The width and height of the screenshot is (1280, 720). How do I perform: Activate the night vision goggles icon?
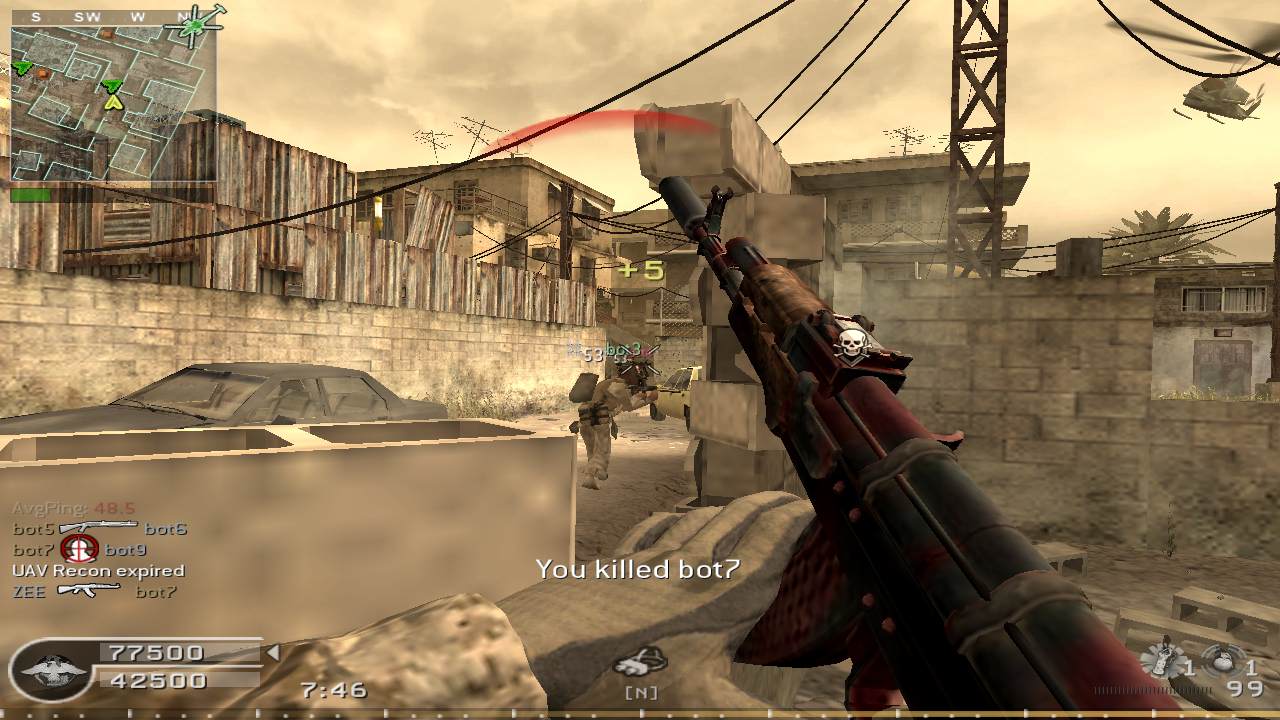639,662
